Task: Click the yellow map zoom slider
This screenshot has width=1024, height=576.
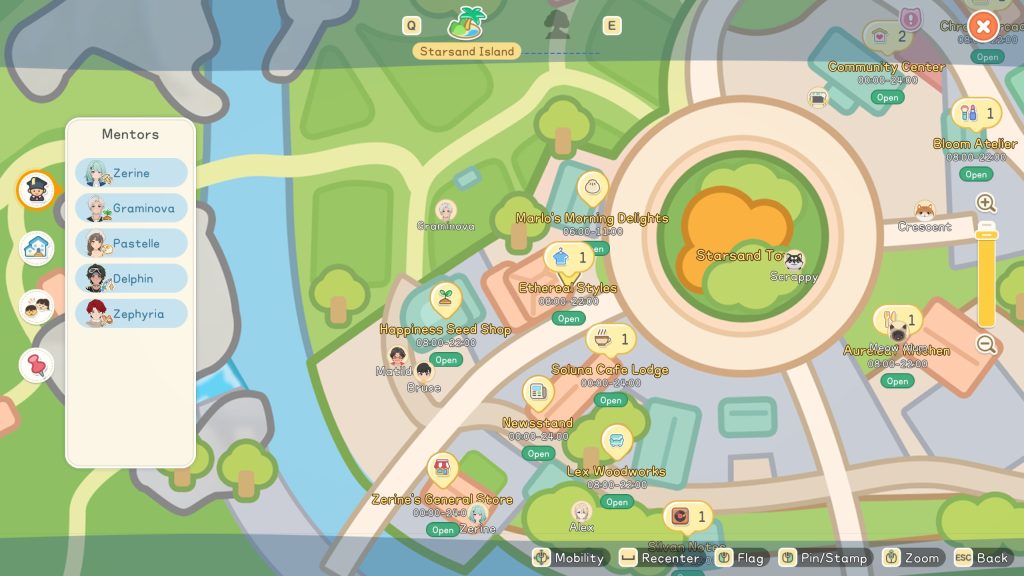Action: [986, 275]
